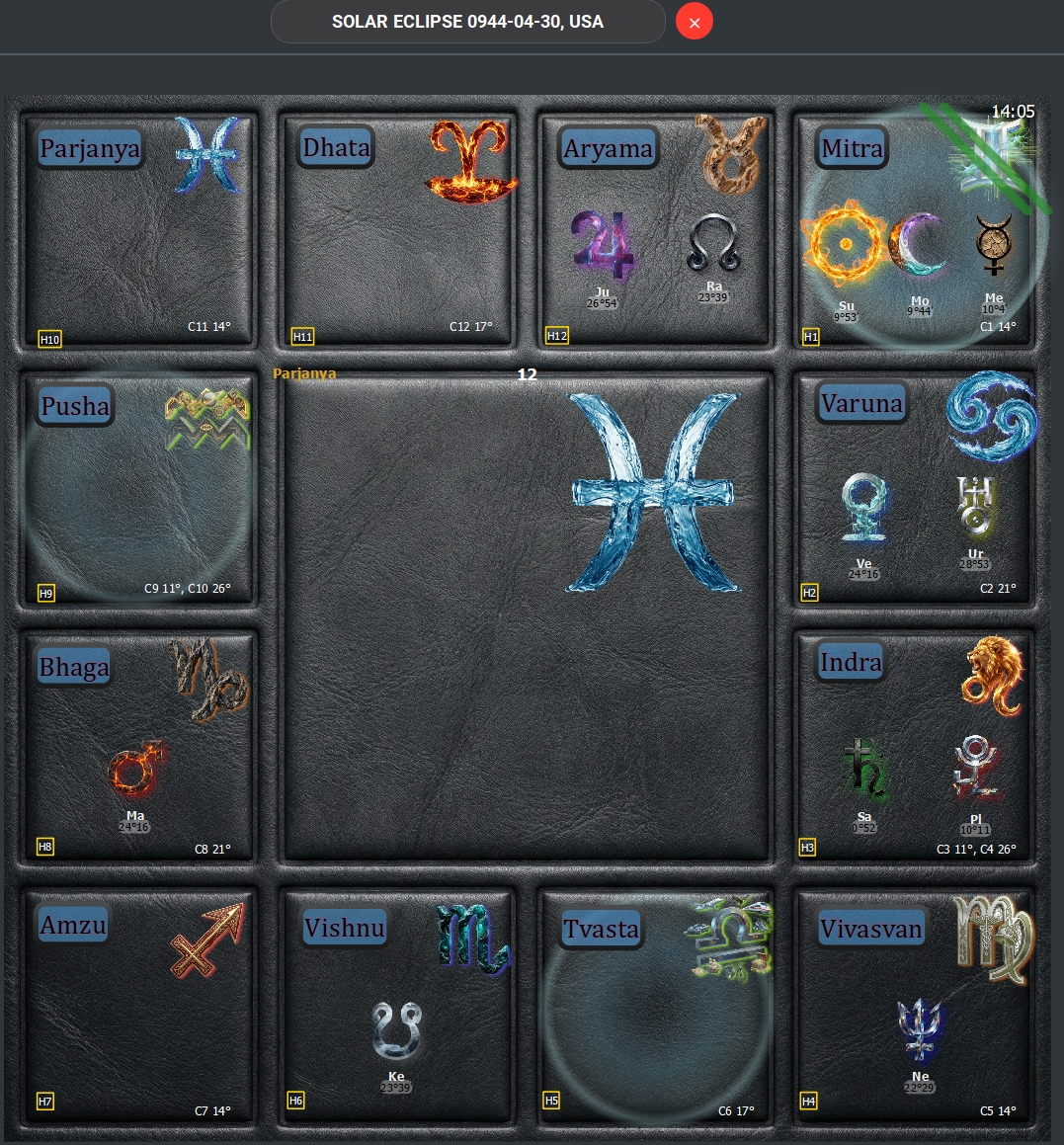Select Neptune trident in Vivasvan
Image resolution: width=1064 pixels, height=1145 pixels.
pyautogui.click(x=921, y=1030)
